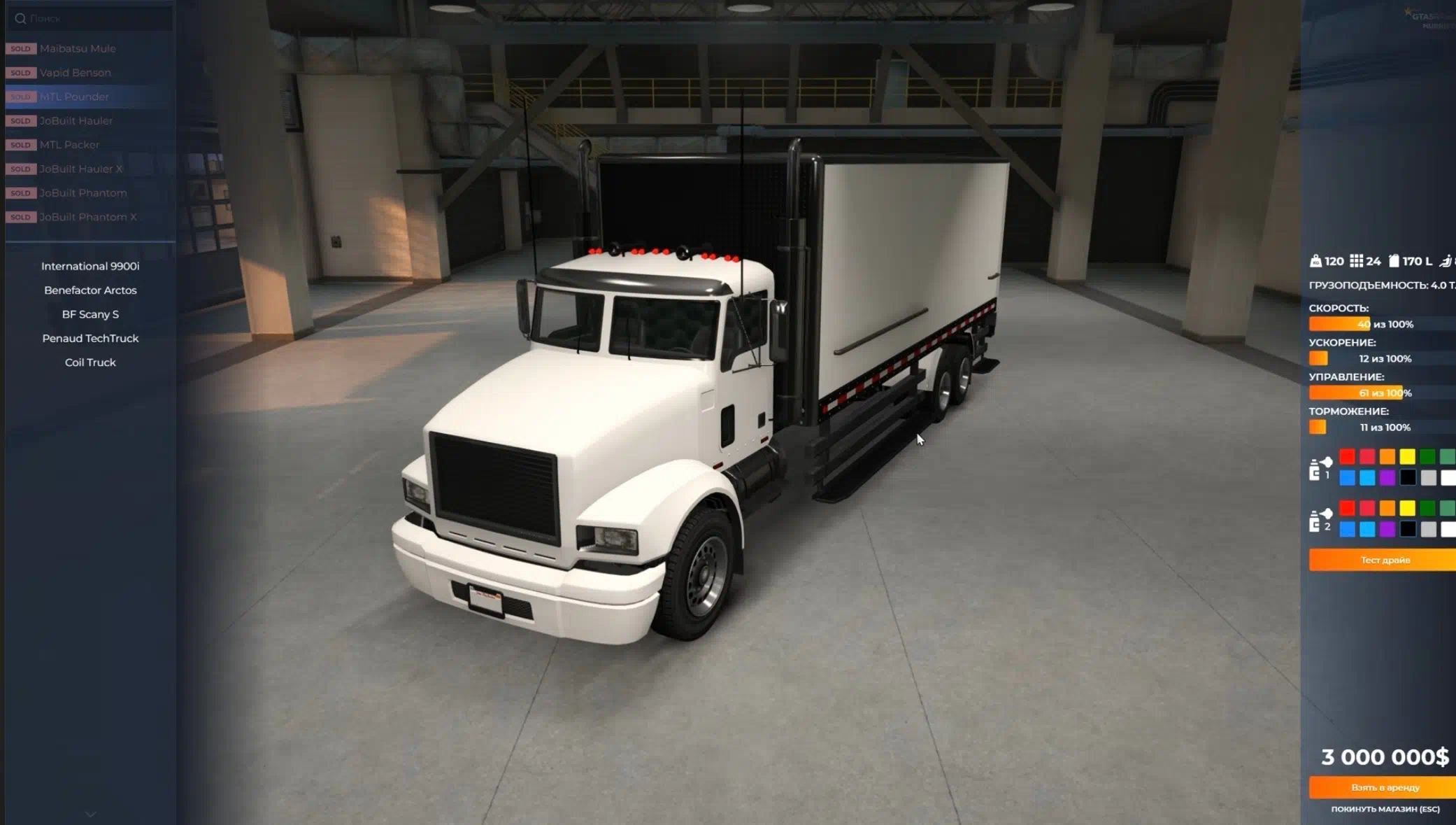Apply black as paint 1 color
This screenshot has height=825, width=1456.
coord(1408,478)
